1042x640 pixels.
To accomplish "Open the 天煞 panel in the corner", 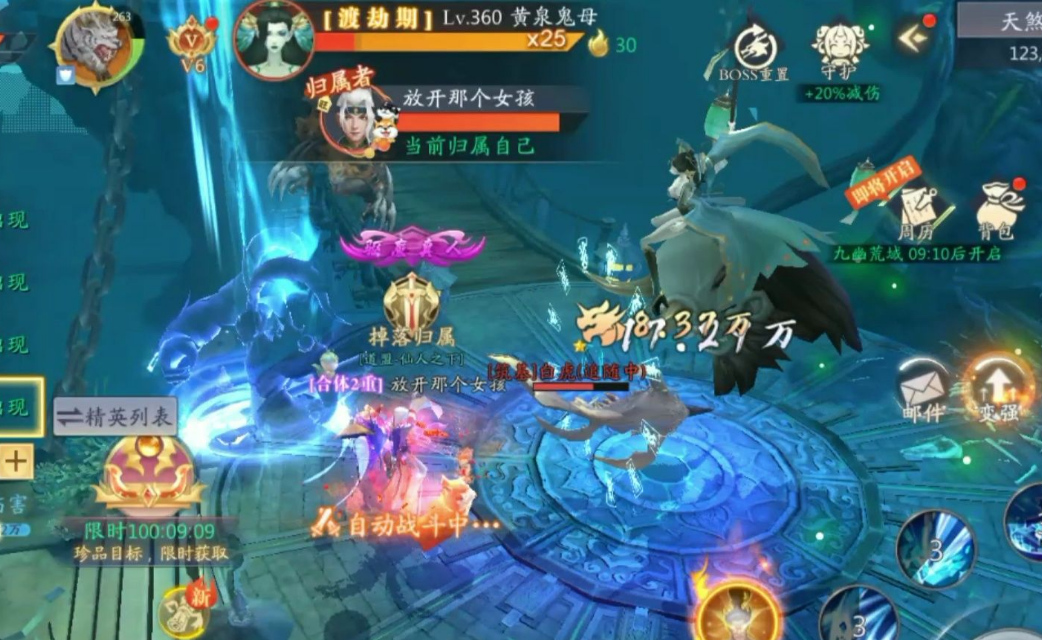I will pyautogui.click(x=1002, y=20).
